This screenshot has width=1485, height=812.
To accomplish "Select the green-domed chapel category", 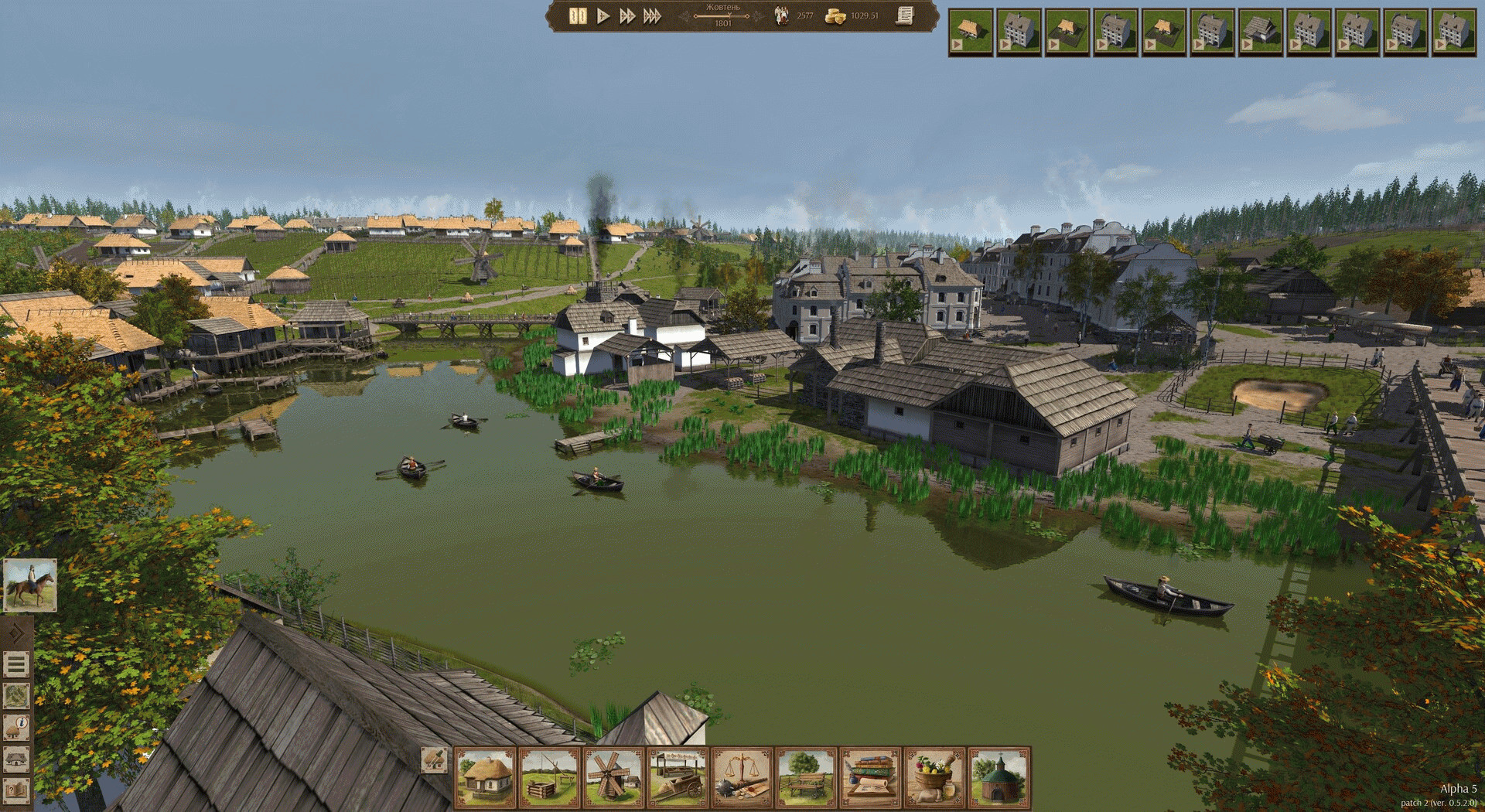I will point(999,778).
